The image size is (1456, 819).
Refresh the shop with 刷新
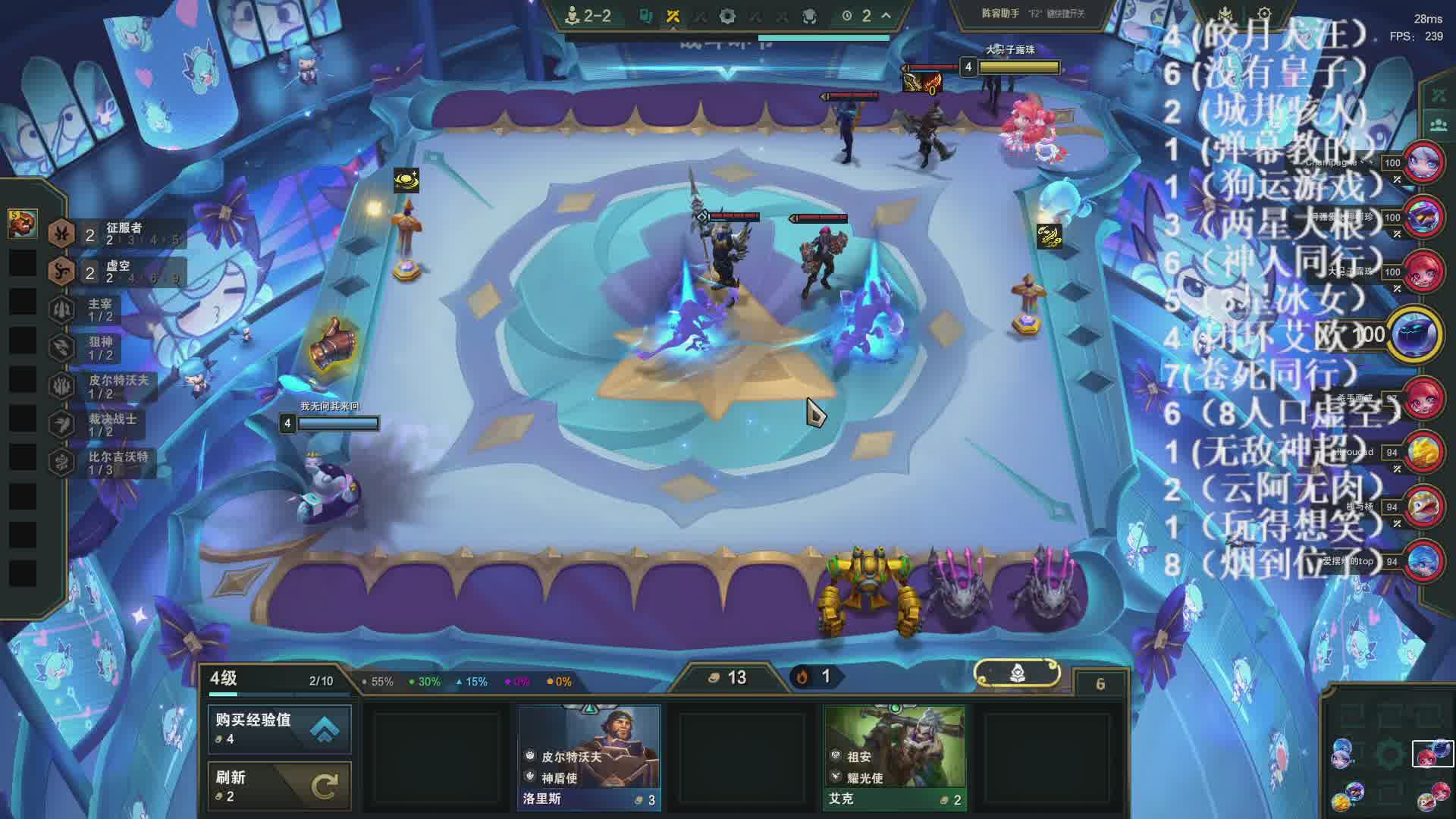point(279,786)
